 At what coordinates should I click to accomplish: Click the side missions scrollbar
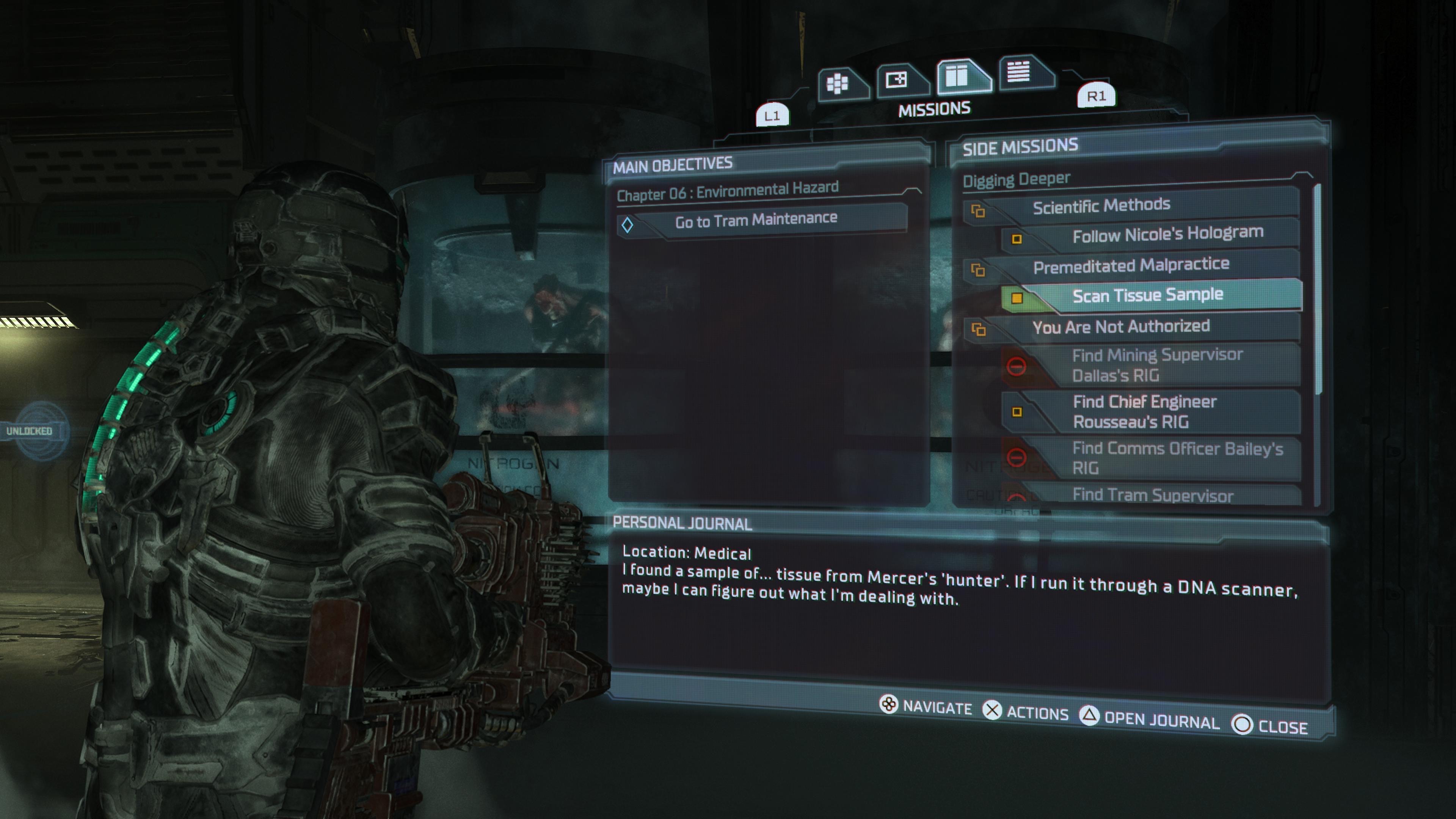tap(1319, 288)
